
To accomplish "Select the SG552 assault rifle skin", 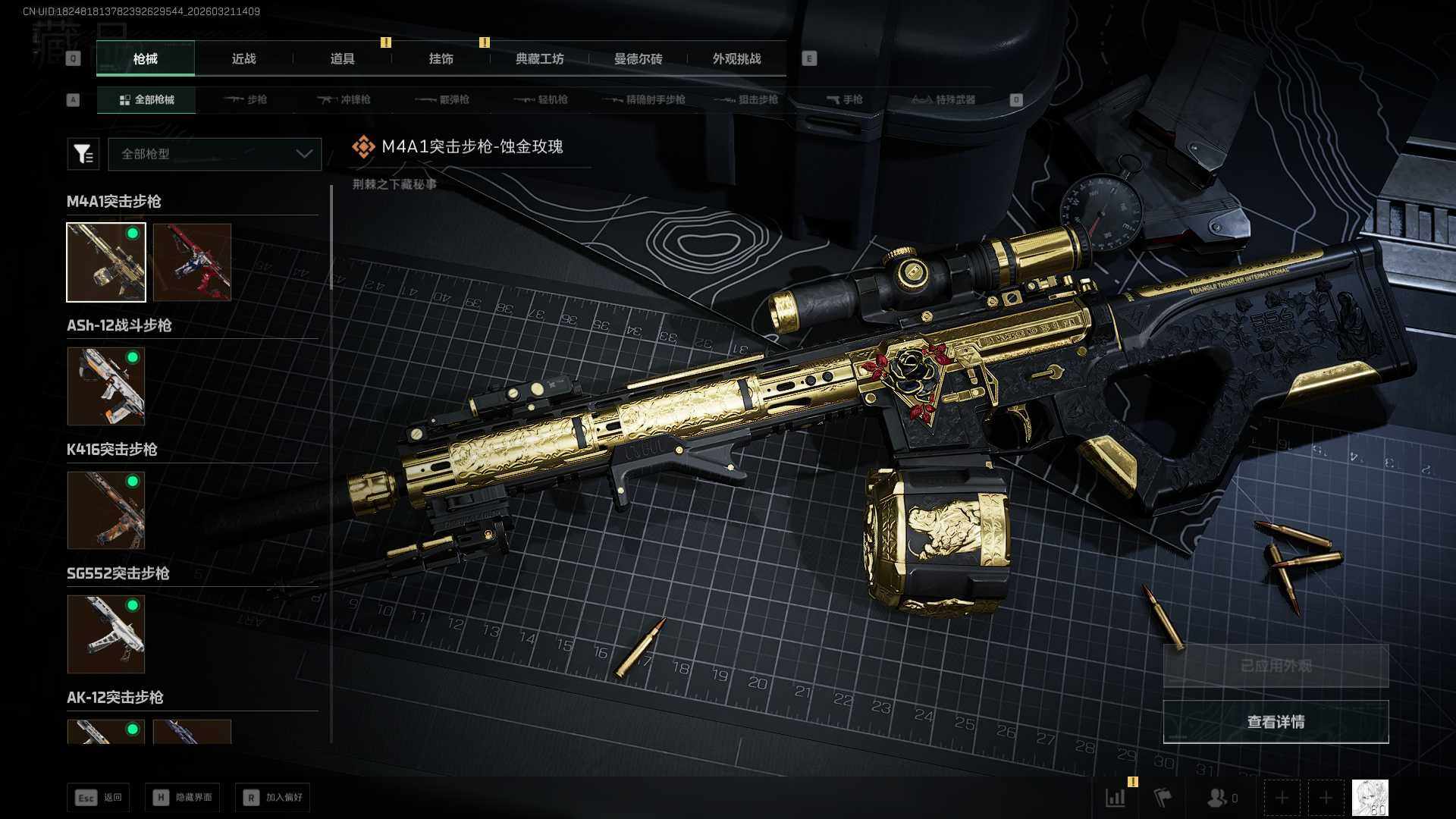I will click(x=106, y=634).
